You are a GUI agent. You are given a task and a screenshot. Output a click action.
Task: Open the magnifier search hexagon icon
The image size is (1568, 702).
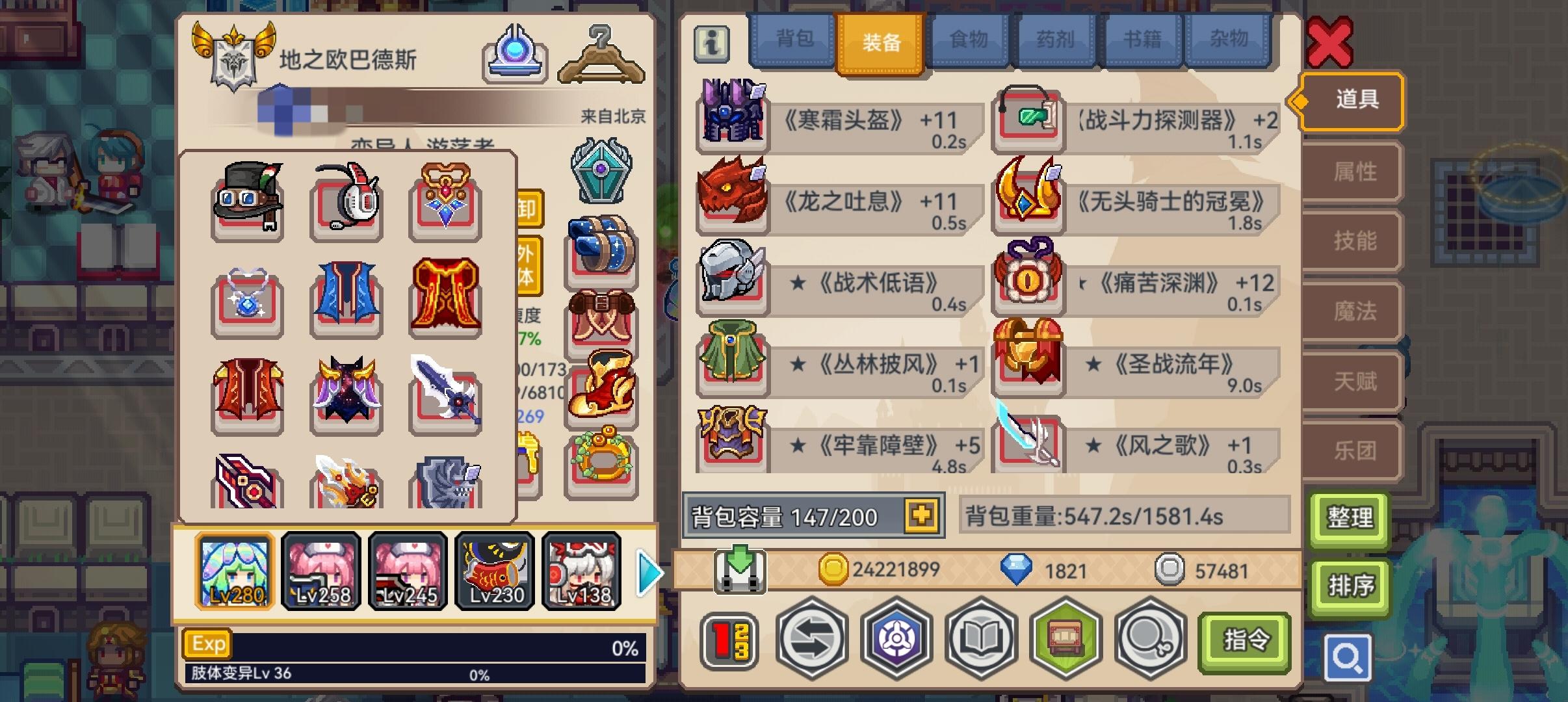(x=1147, y=640)
